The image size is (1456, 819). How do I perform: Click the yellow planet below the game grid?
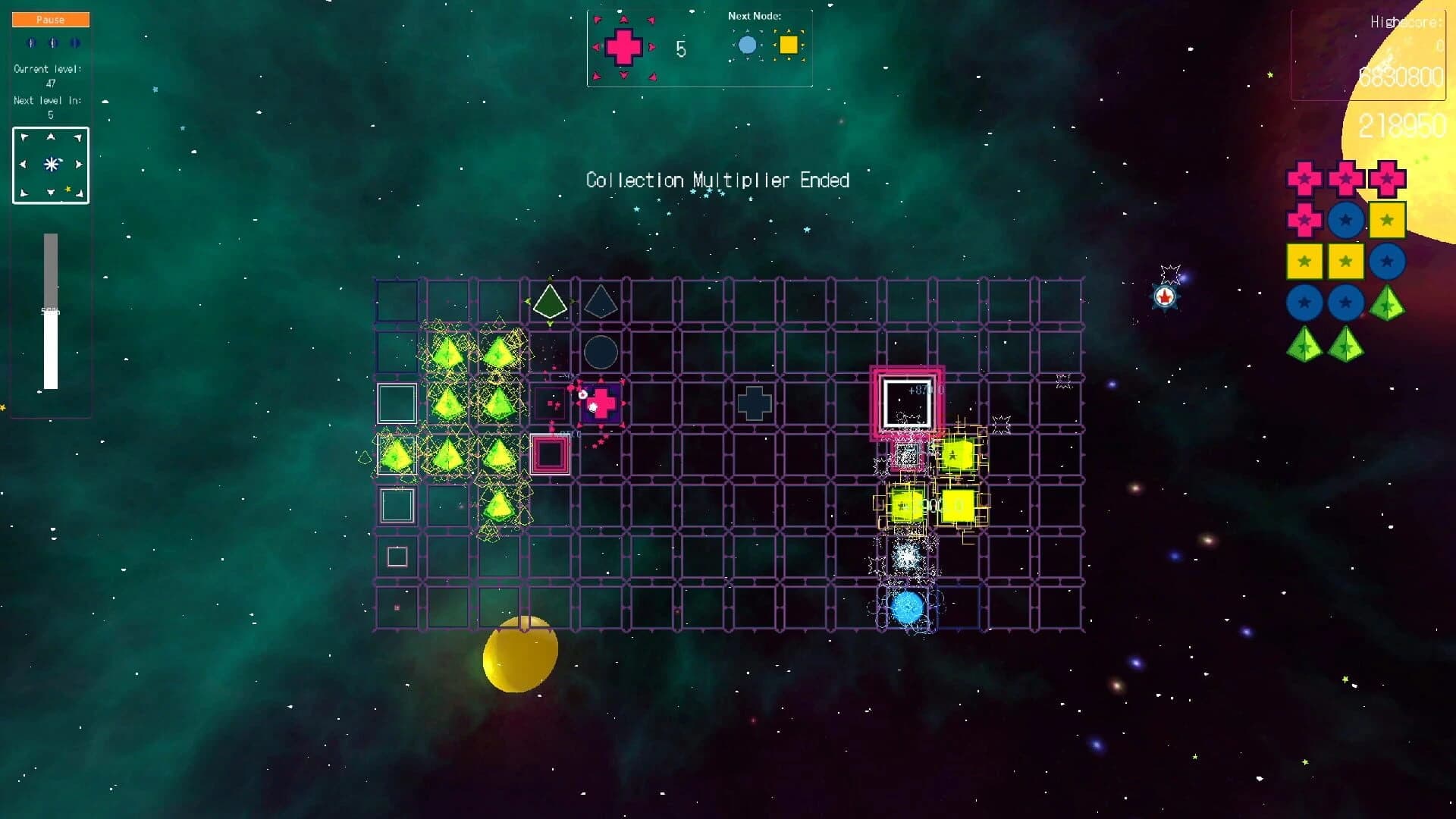pyautogui.click(x=519, y=654)
